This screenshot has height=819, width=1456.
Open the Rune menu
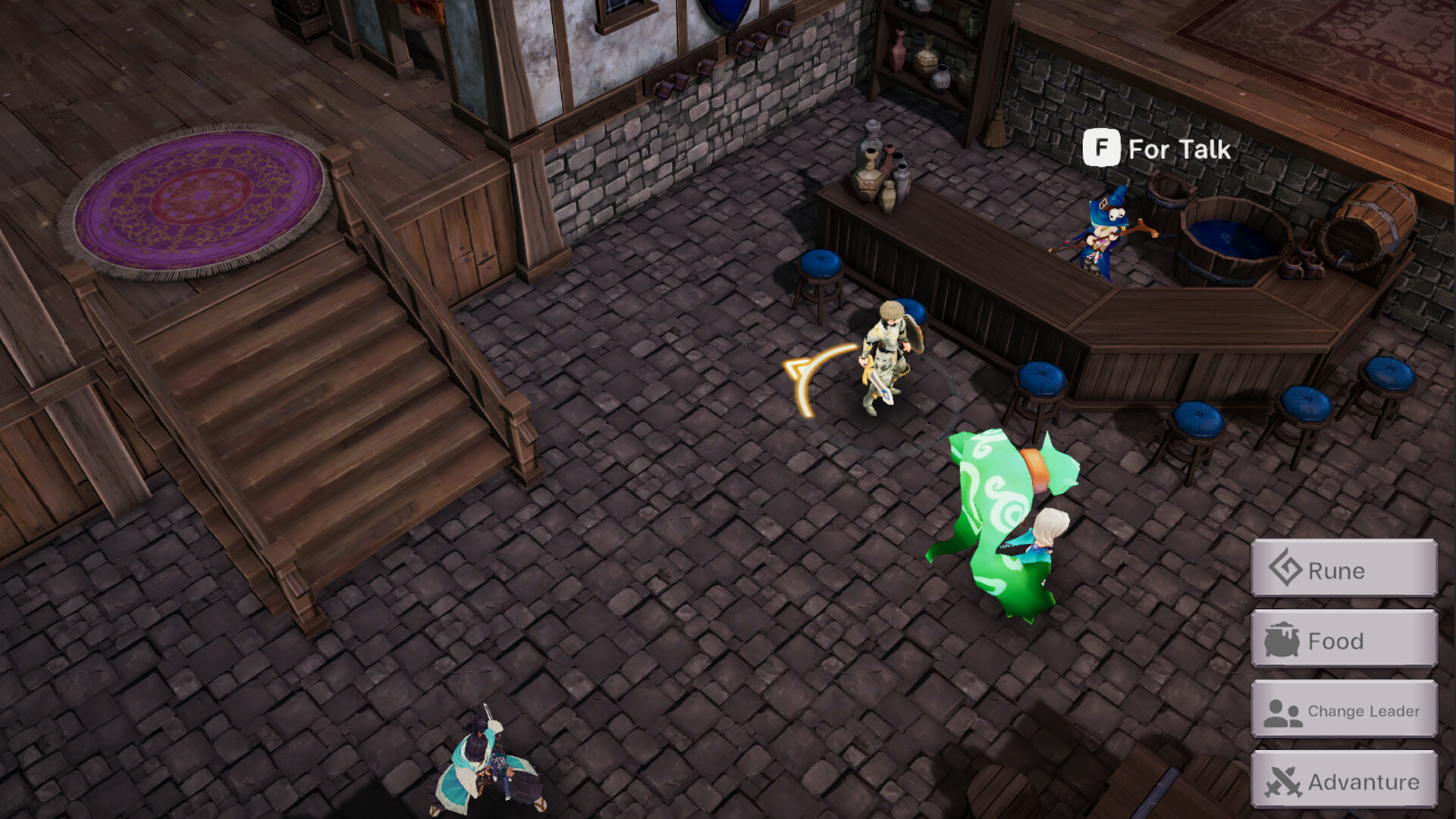click(x=1342, y=570)
